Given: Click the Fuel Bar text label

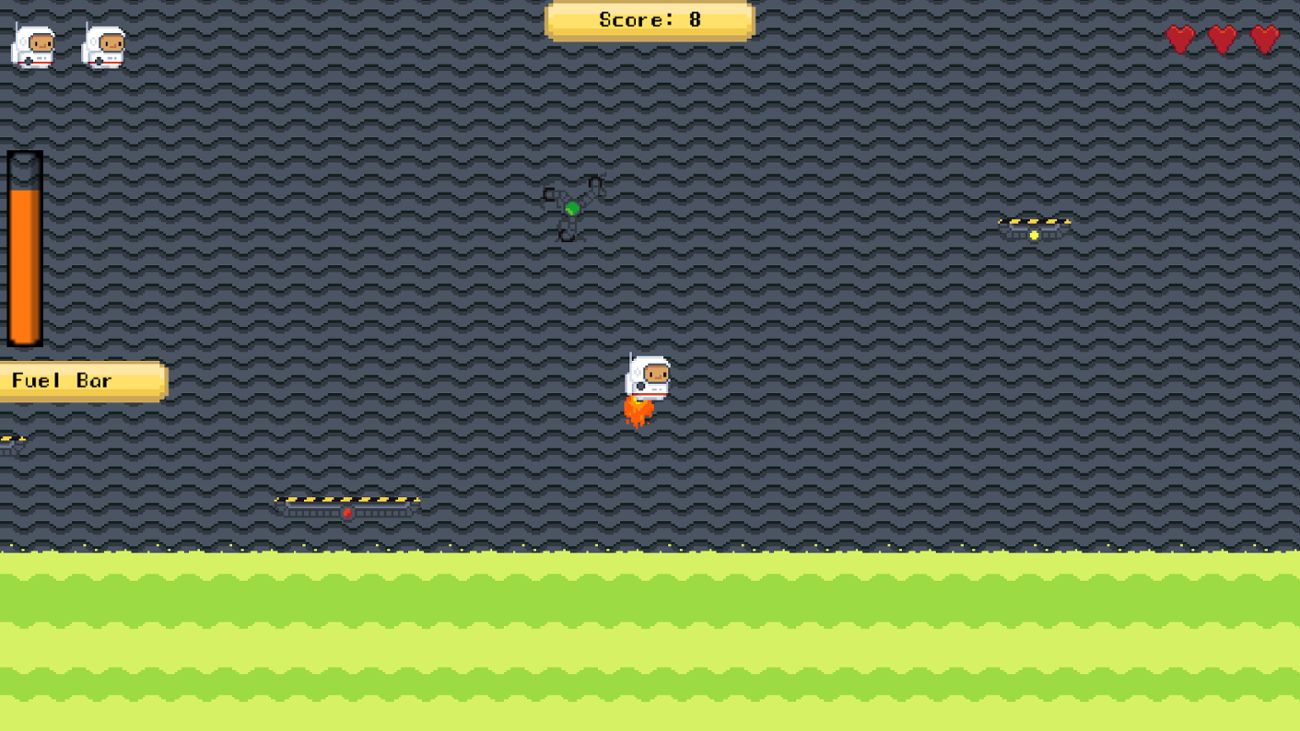Looking at the screenshot, I should pos(60,380).
